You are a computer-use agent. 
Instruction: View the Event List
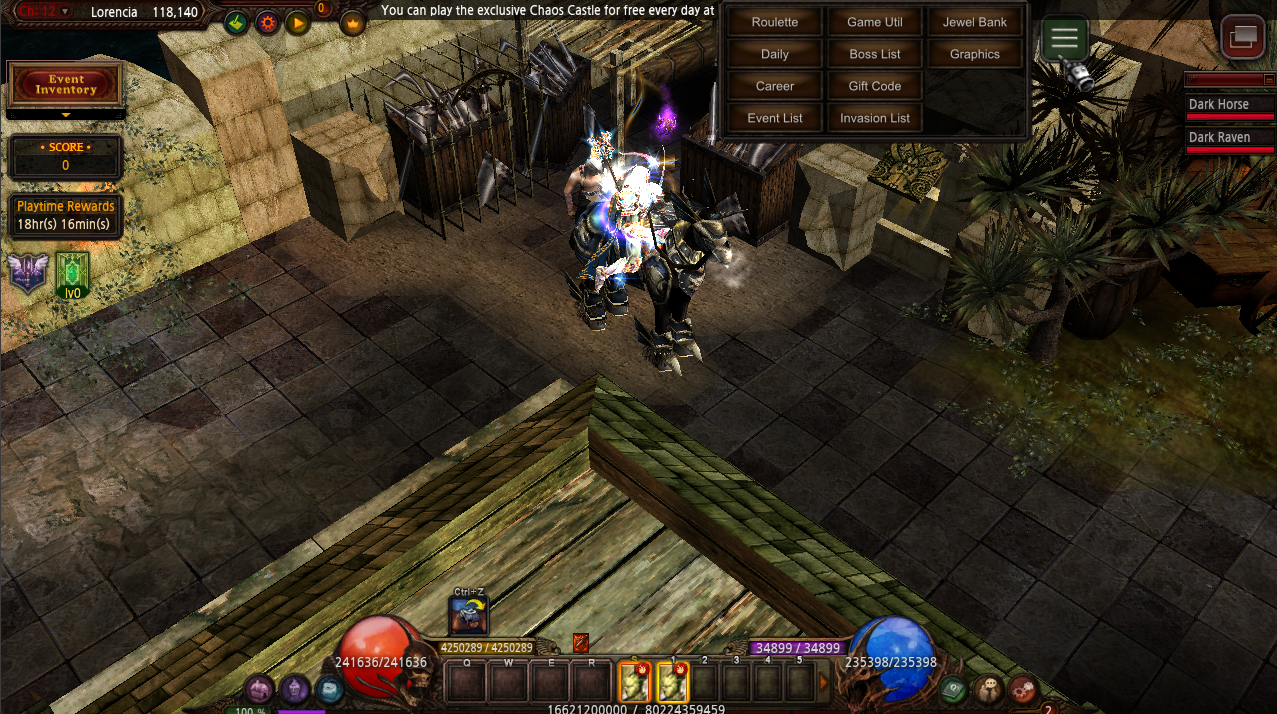775,118
